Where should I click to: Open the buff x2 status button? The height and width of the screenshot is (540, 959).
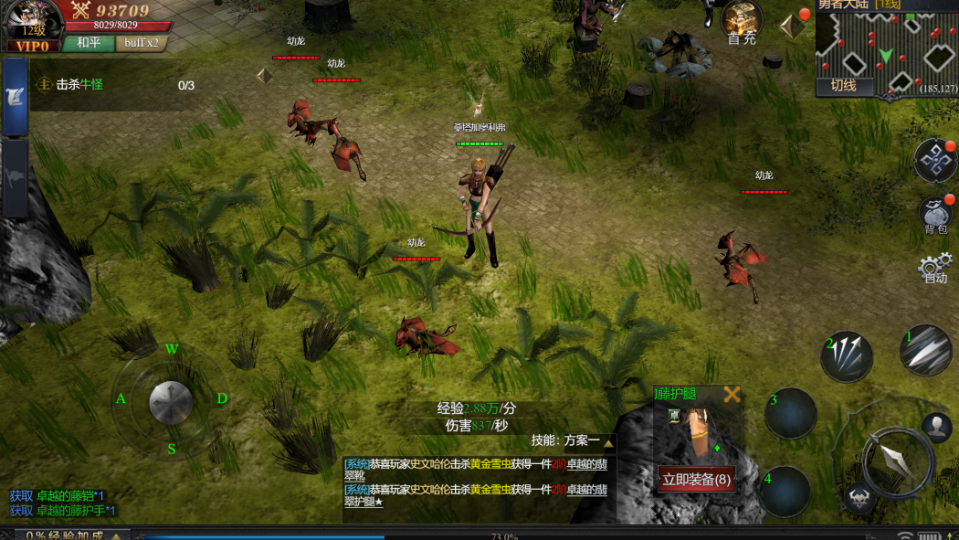[x=140, y=43]
